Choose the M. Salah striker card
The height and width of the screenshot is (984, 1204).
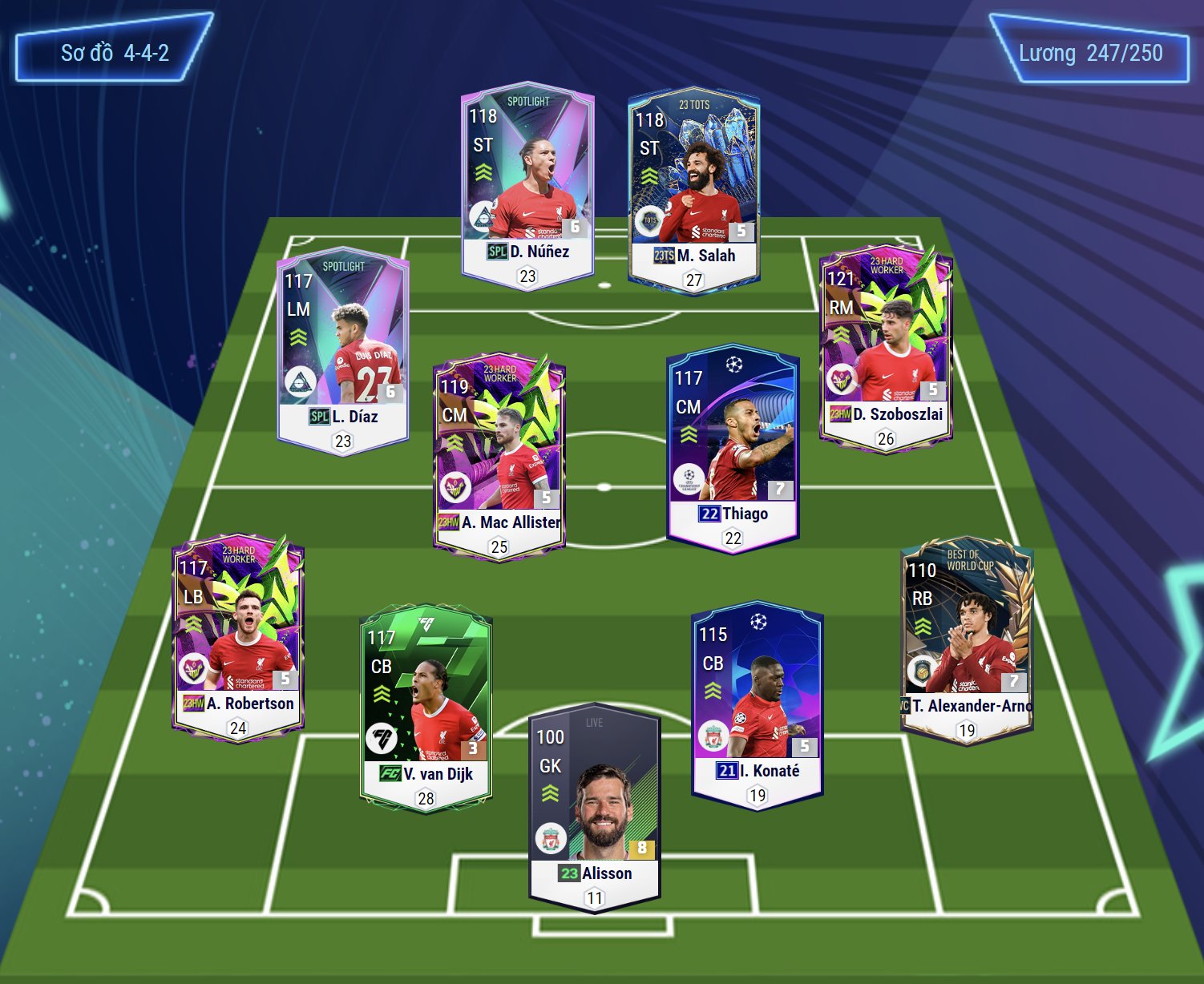pyautogui.click(x=694, y=189)
